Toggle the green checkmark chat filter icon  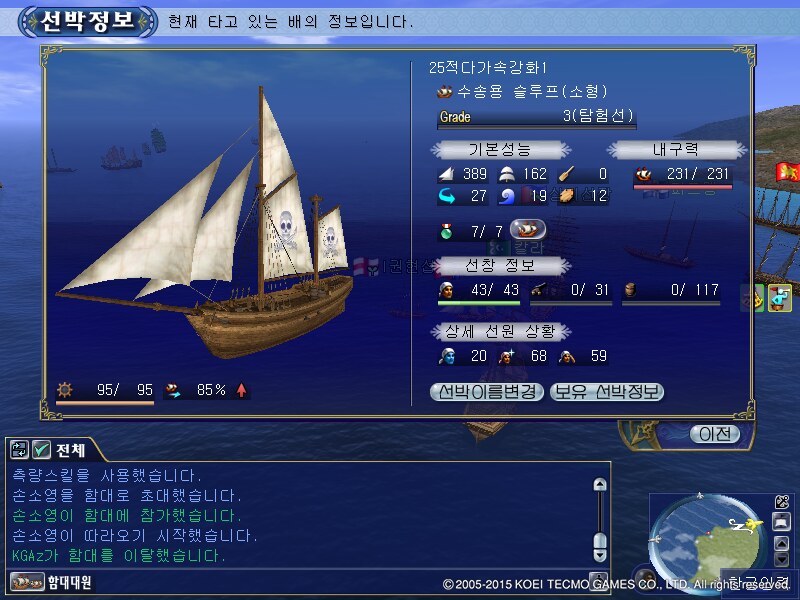click(x=41, y=450)
